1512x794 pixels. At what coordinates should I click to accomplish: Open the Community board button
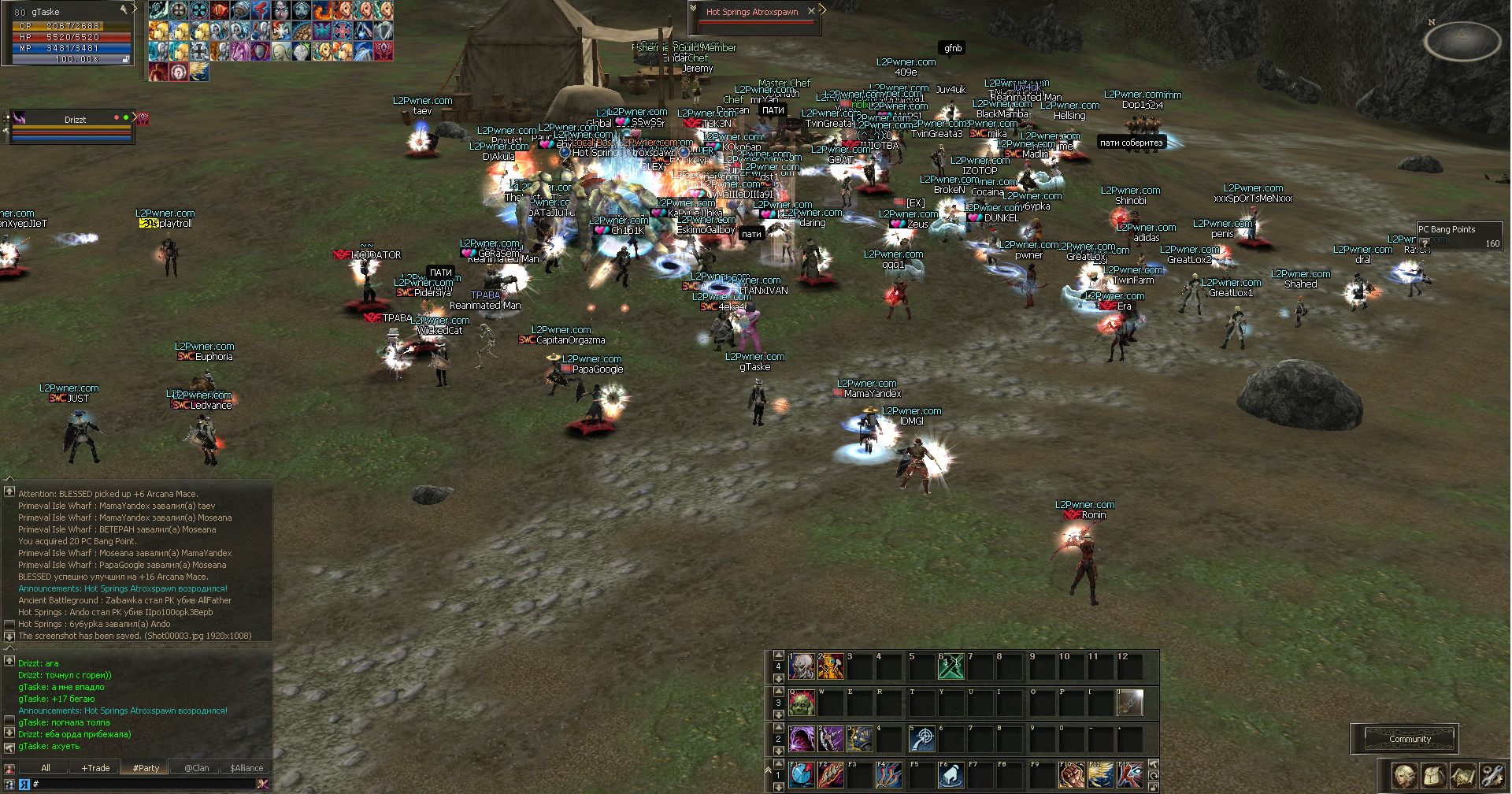(1410, 739)
